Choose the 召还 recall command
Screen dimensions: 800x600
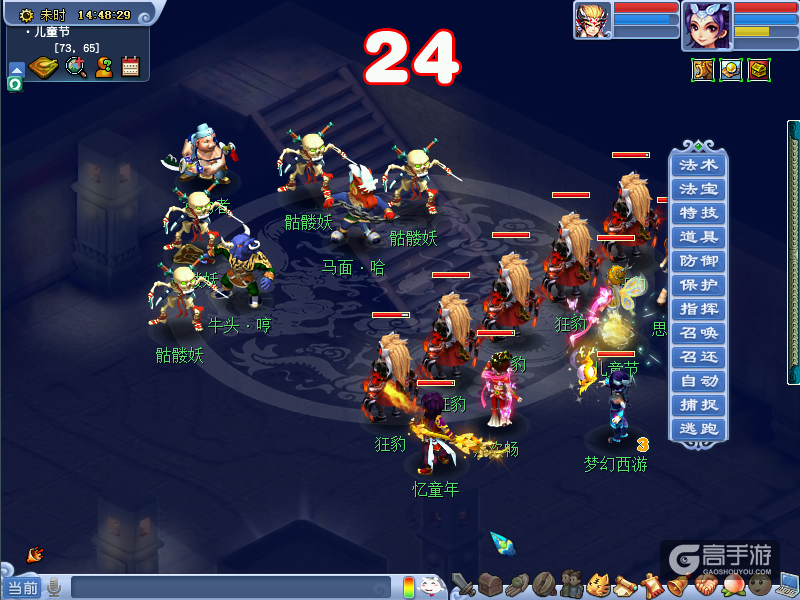(698, 357)
